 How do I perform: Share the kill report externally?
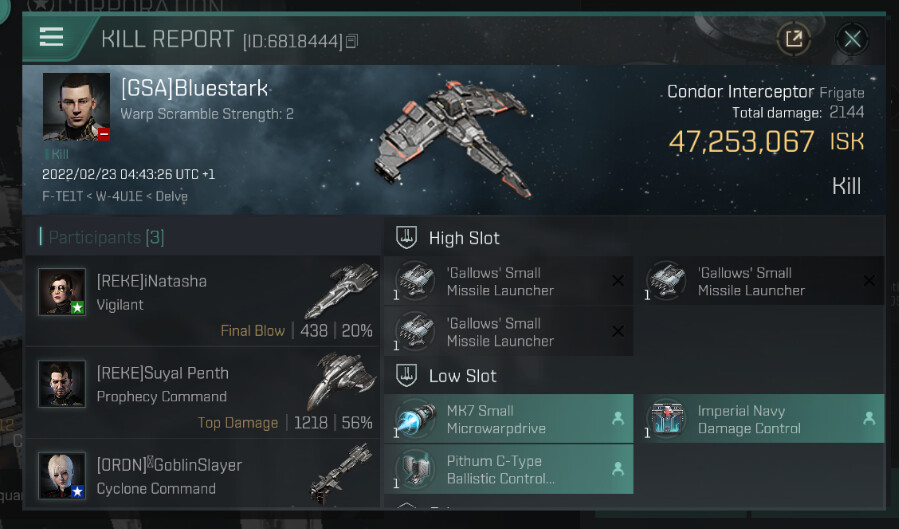pyautogui.click(x=794, y=39)
